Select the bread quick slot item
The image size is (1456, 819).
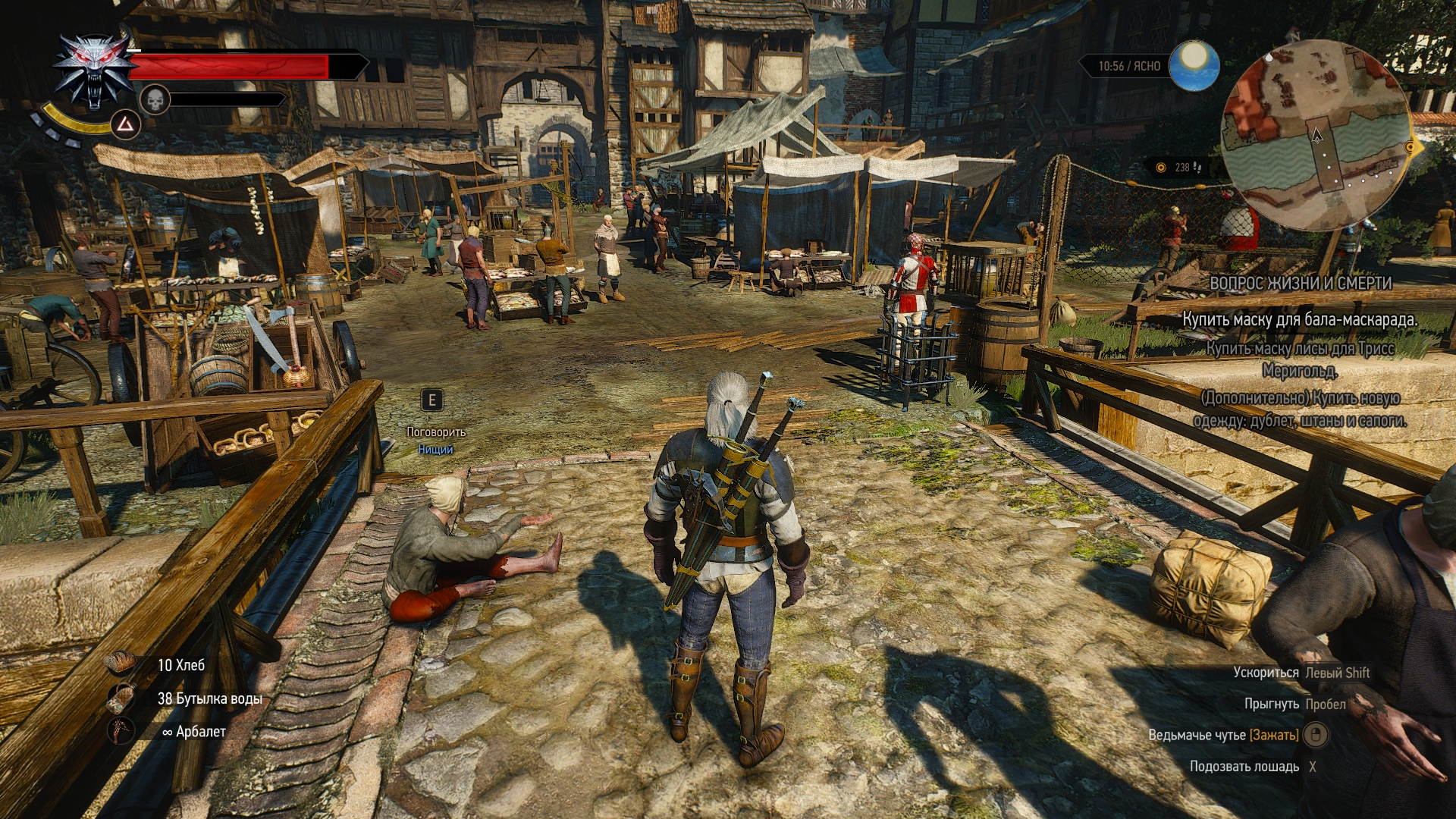pos(121,664)
